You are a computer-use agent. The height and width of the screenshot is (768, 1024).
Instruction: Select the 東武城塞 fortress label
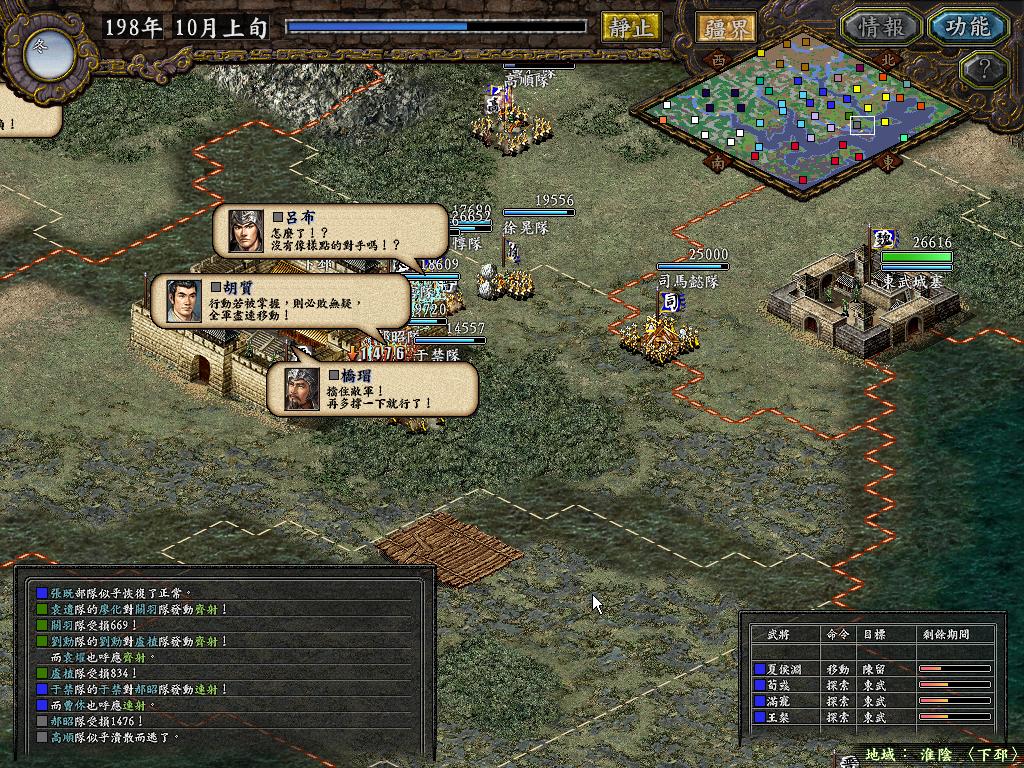pyautogui.click(x=916, y=283)
